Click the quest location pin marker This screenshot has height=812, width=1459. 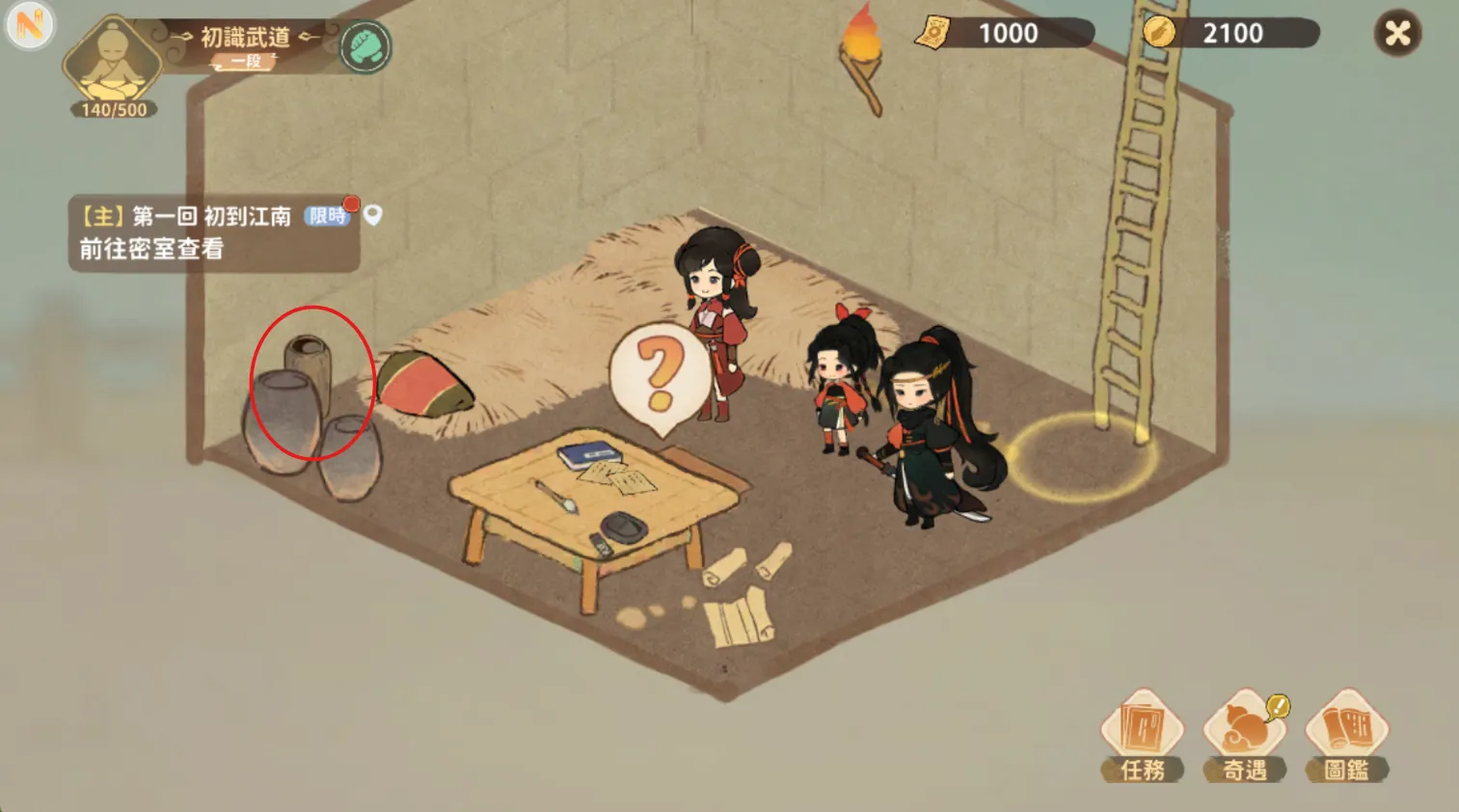click(x=373, y=215)
